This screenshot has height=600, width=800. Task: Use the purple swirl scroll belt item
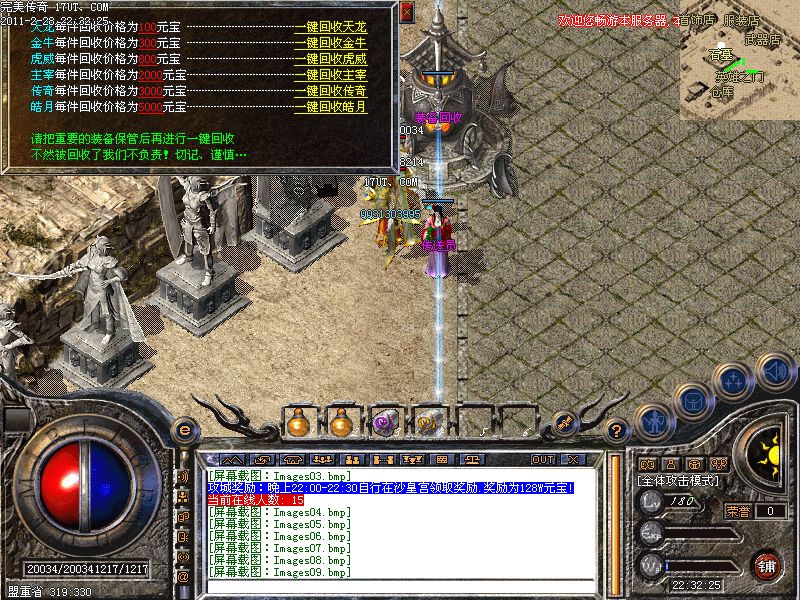(383, 423)
